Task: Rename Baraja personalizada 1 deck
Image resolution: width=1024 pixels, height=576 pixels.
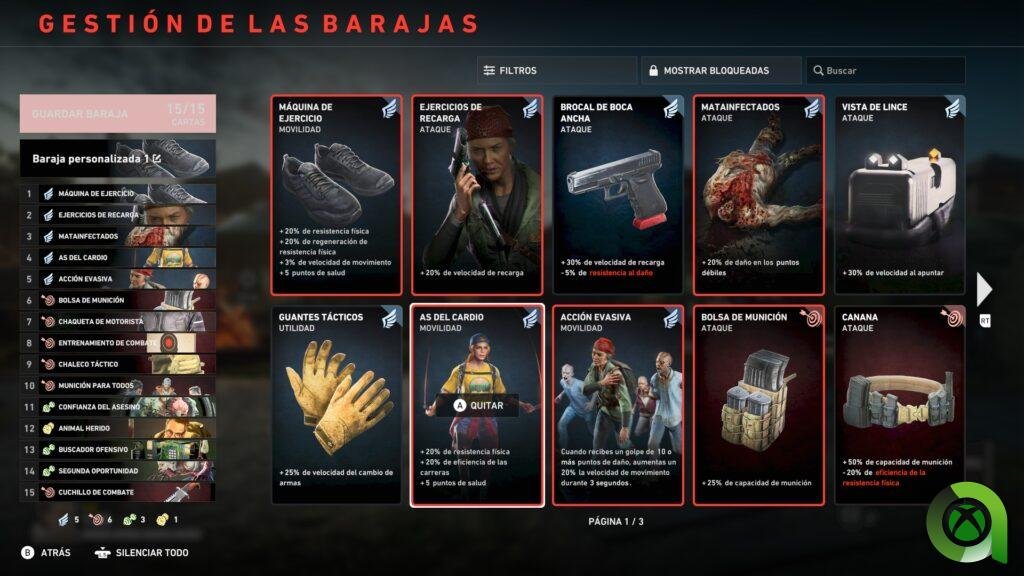Action: pos(117,158)
